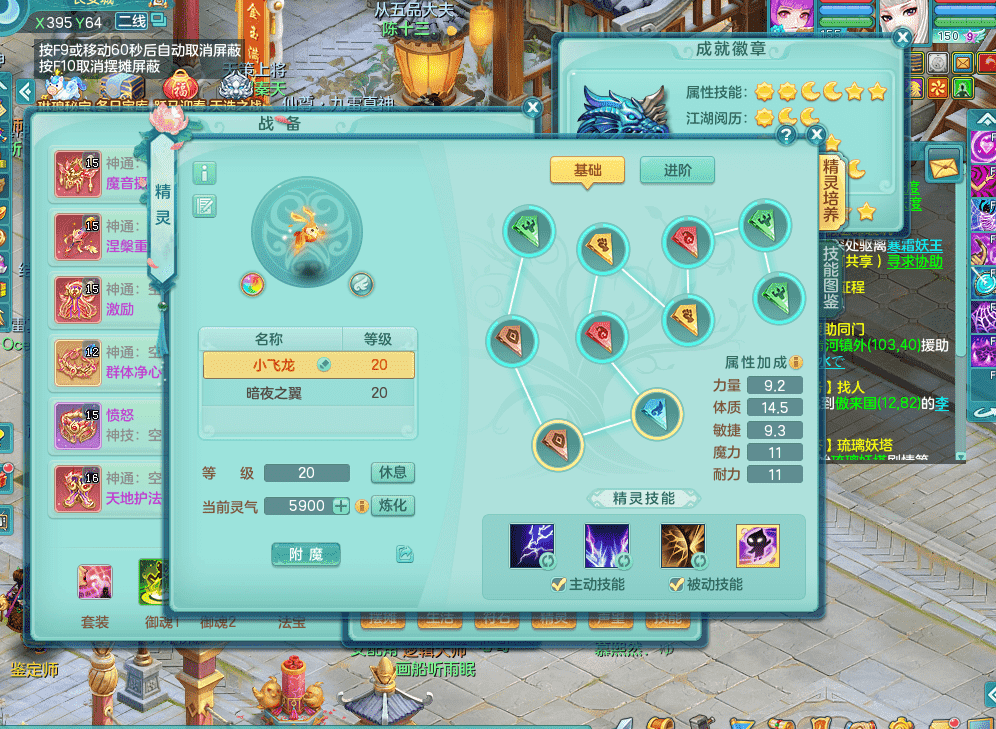Close the 战备 window
This screenshot has width=996, height=729.
pos(532,107)
